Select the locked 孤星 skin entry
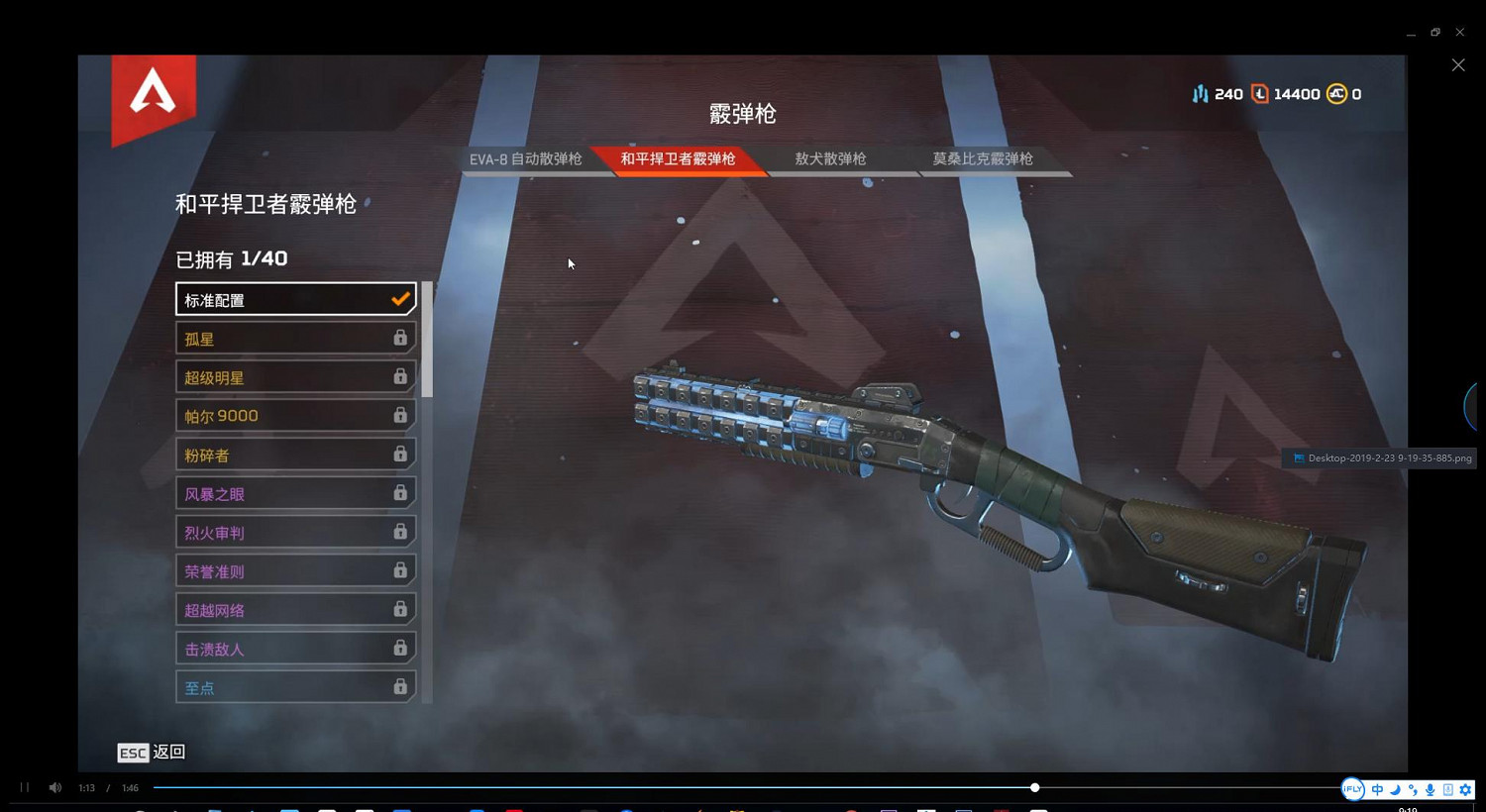The width and height of the screenshot is (1486, 812). 295,338
